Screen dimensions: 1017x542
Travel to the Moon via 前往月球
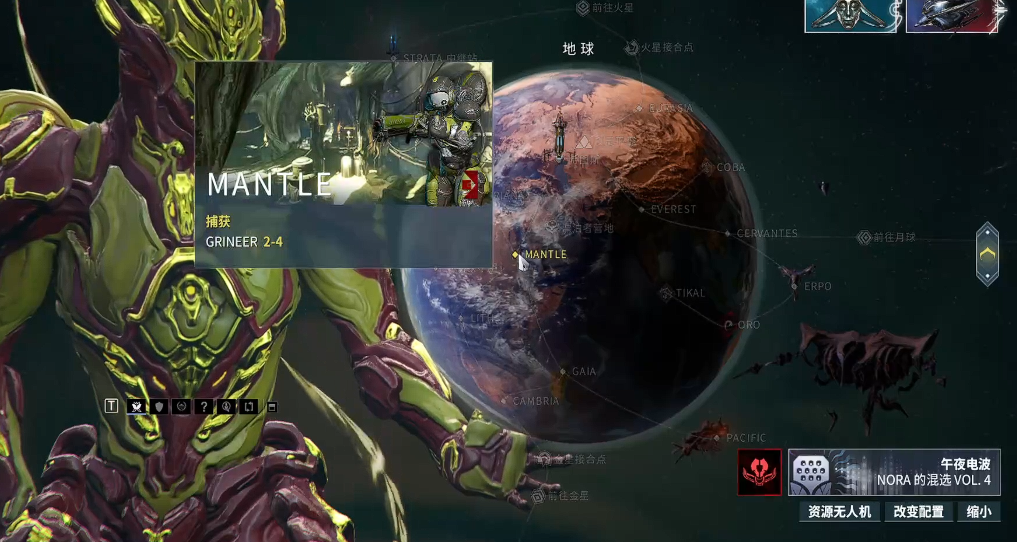tap(864, 238)
